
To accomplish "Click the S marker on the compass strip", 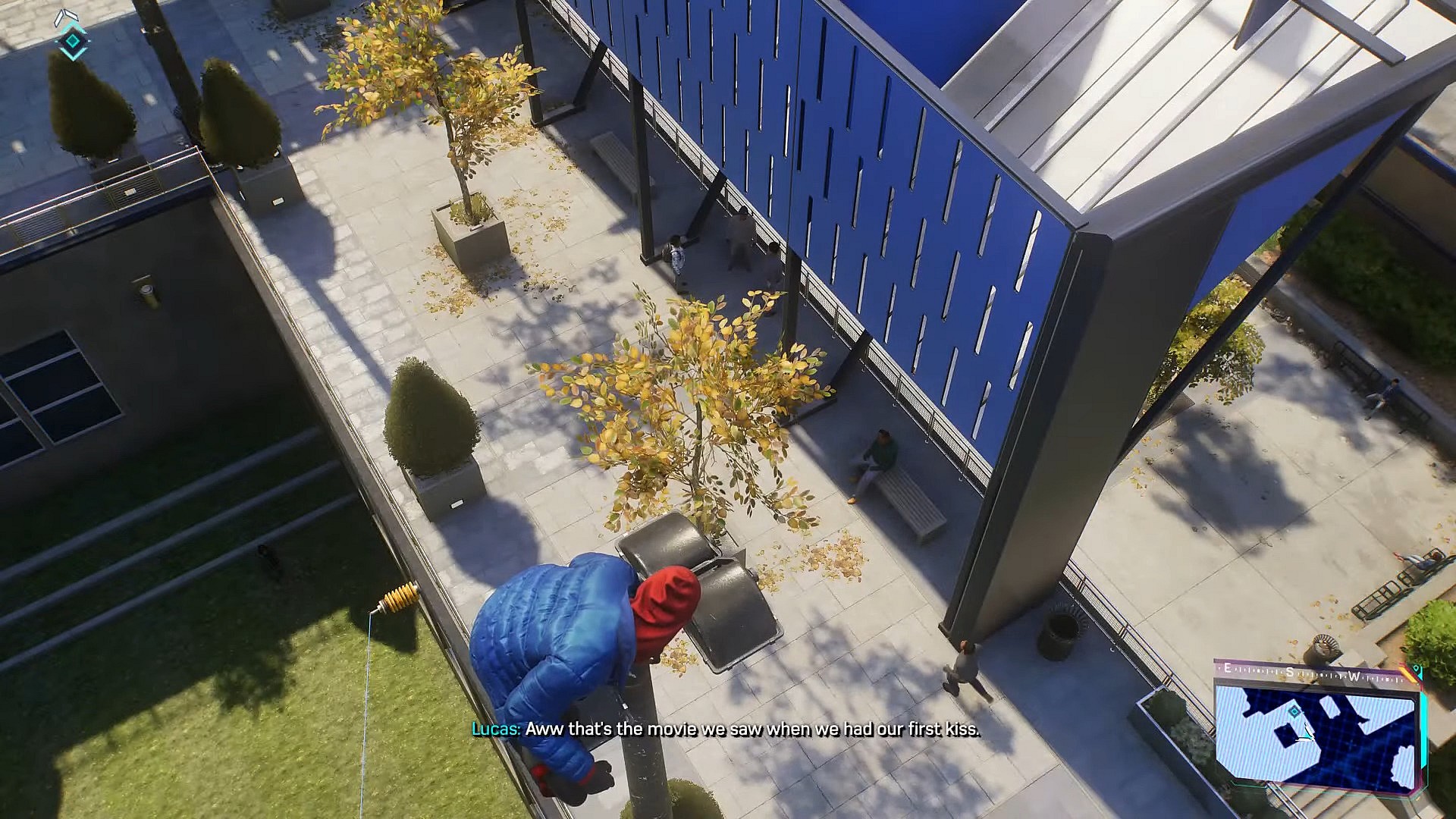I will tap(1289, 671).
